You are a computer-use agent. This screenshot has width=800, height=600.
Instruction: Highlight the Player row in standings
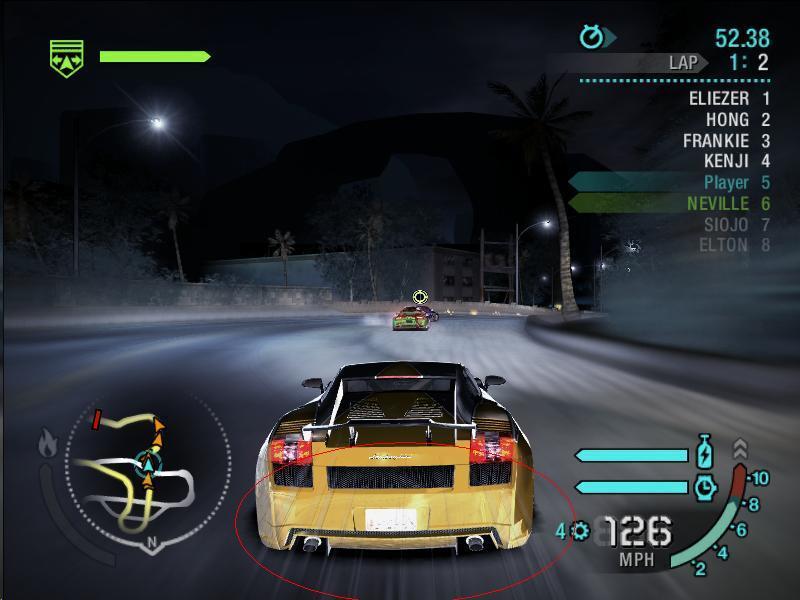726,182
